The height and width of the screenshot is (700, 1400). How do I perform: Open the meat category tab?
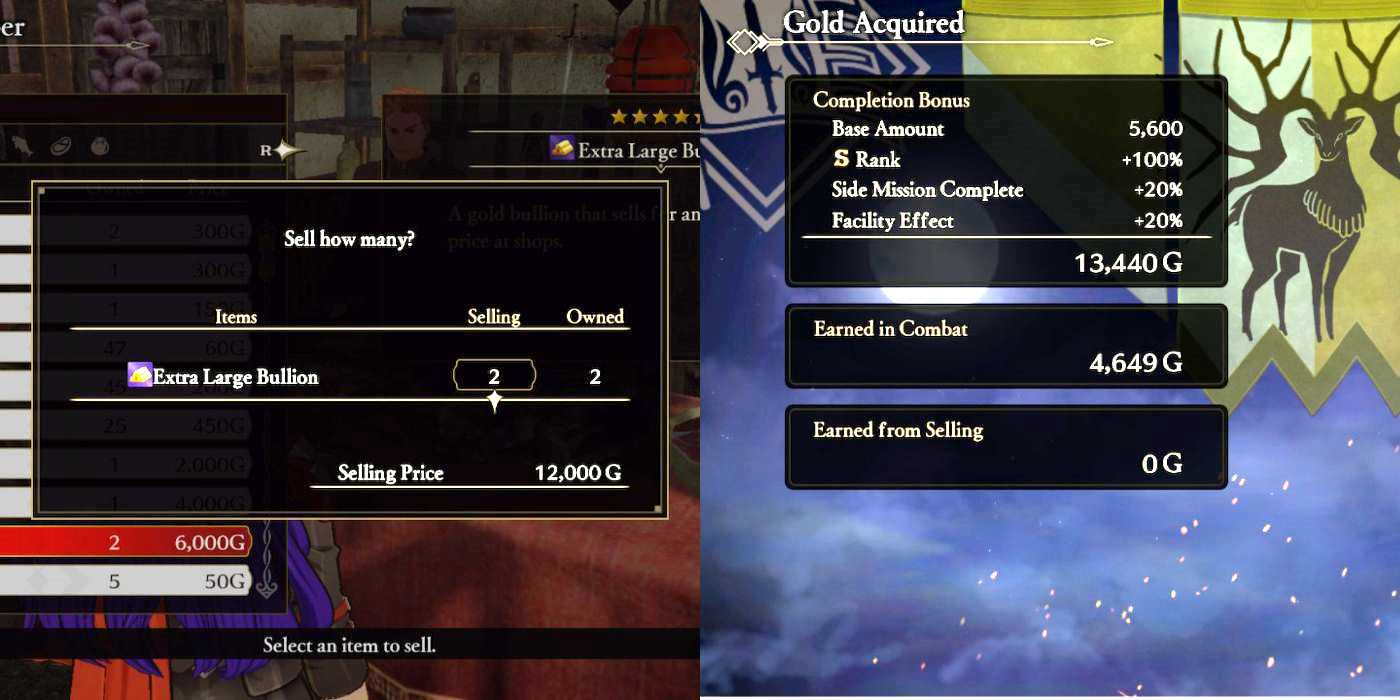62,147
